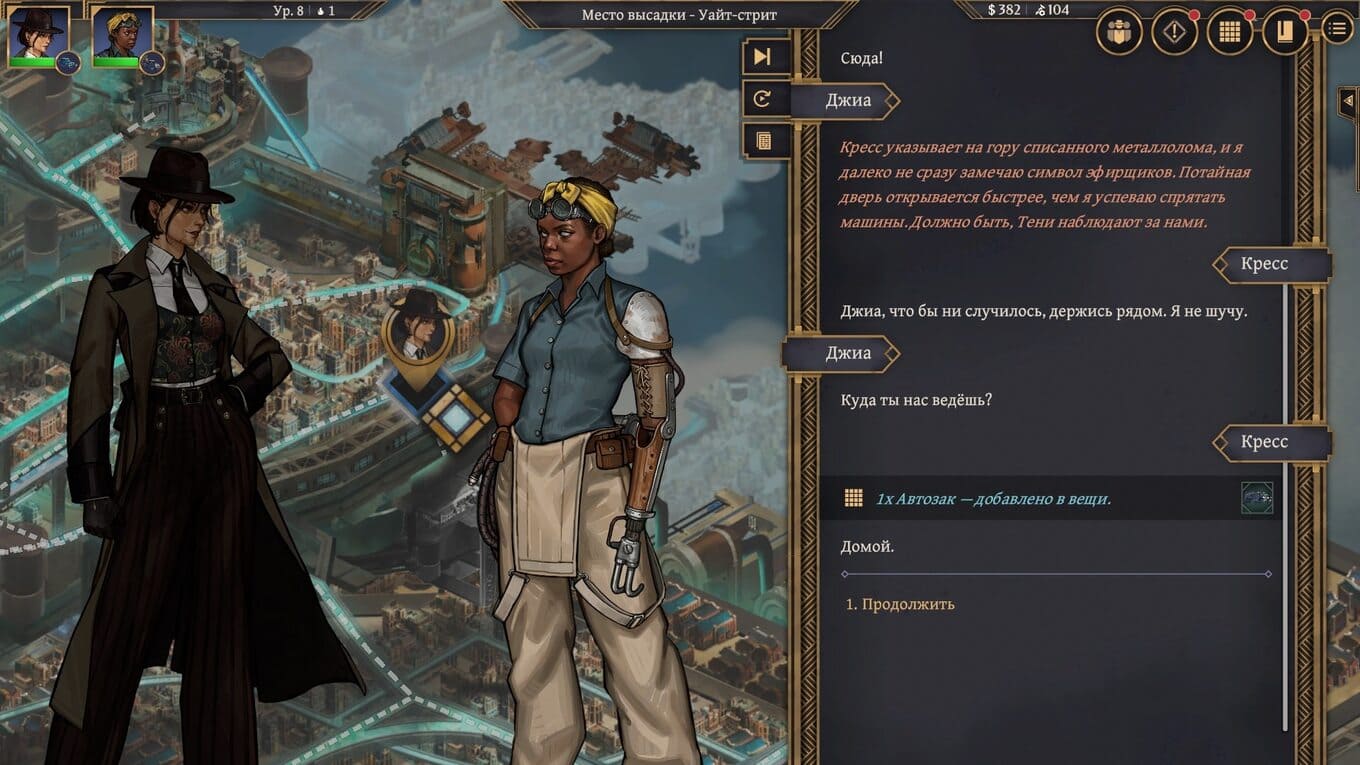Open the party crew screen
1360x765 pixels.
click(x=1119, y=32)
